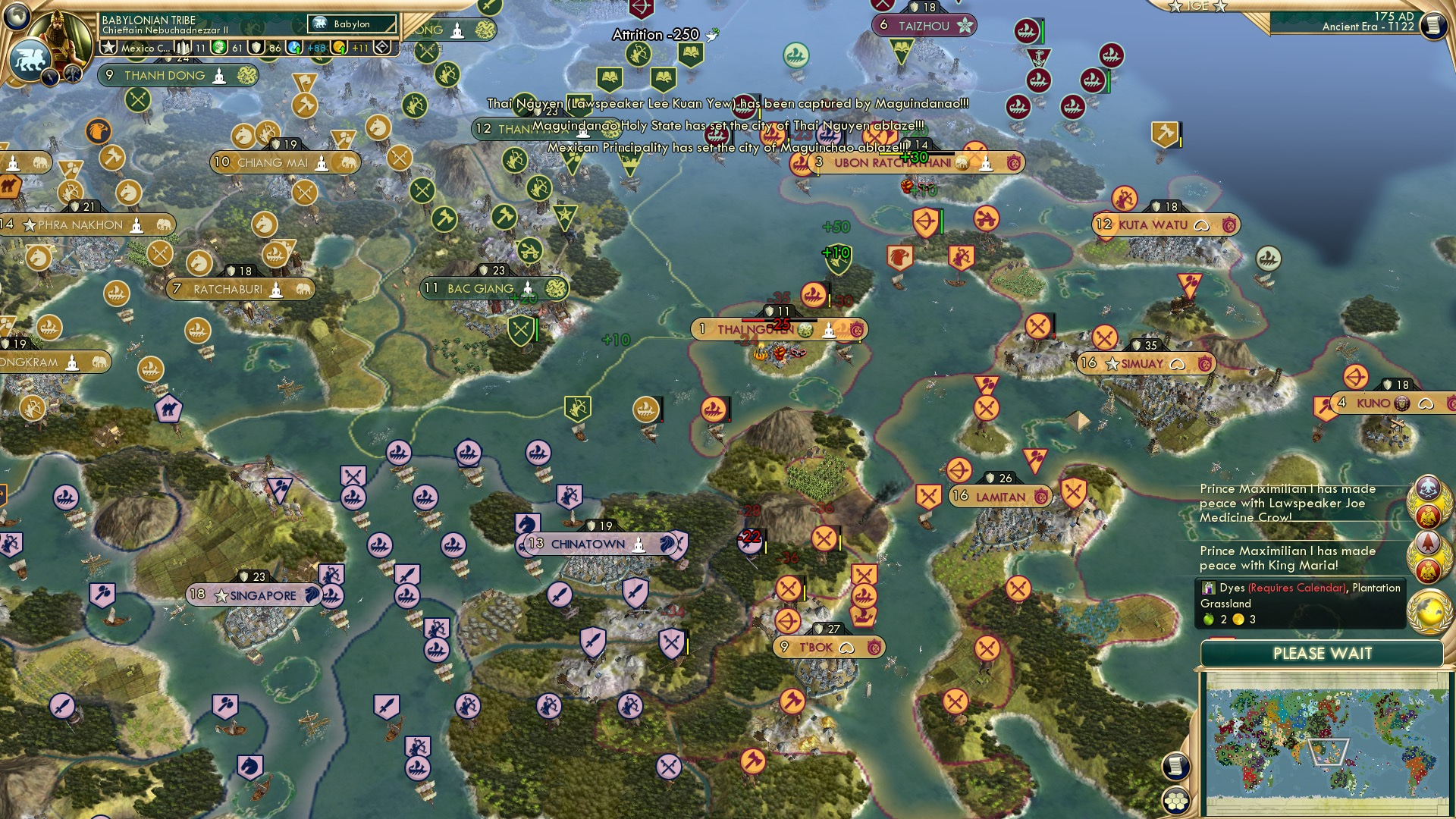Click the blue droplet icon showing +88
1456x819 pixels.
[293, 48]
